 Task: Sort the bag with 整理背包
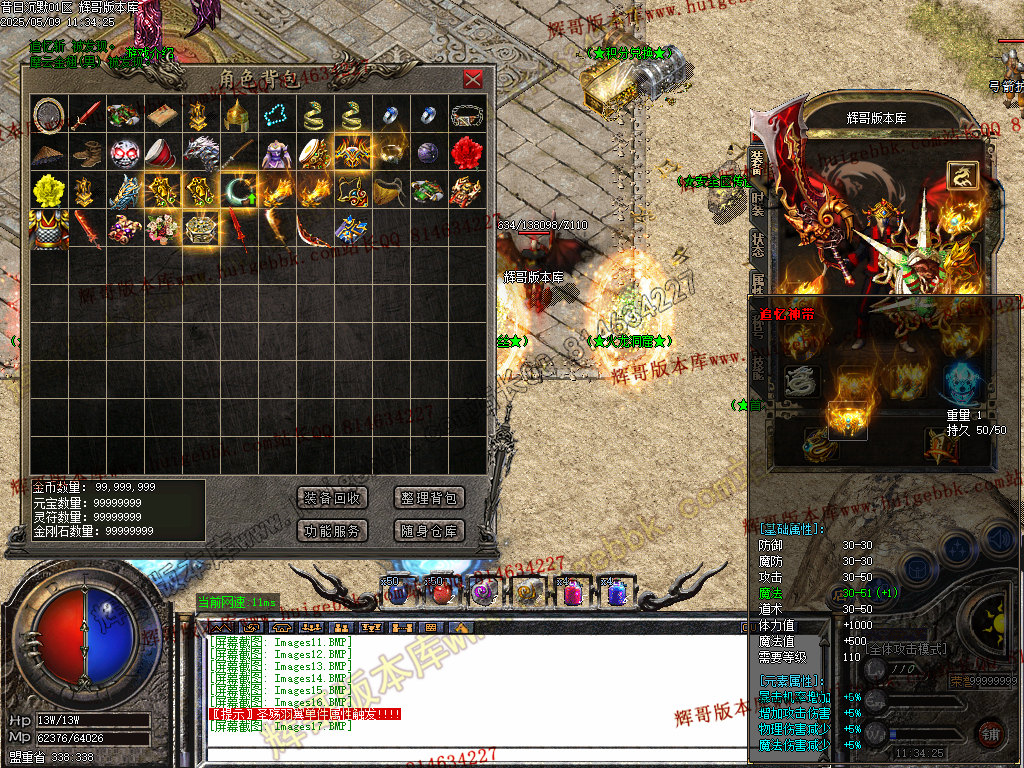(429, 498)
